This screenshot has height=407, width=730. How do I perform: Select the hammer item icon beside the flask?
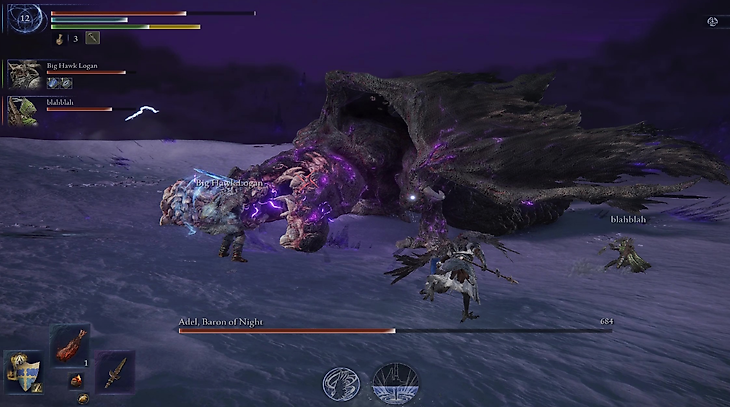92,38
